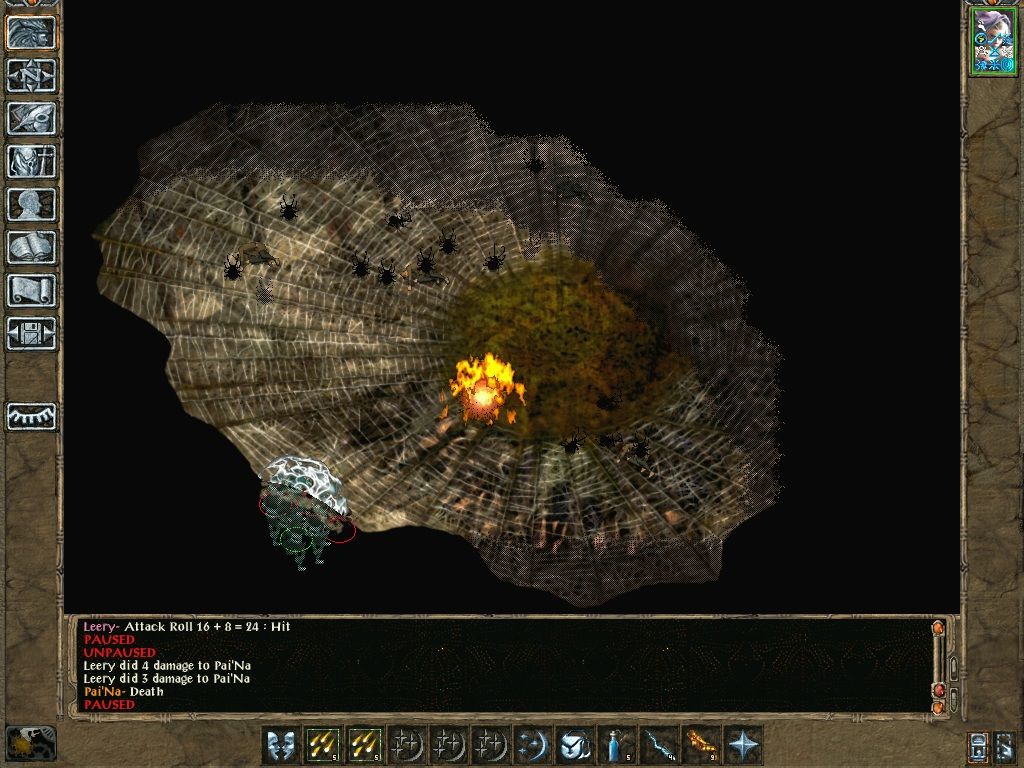Use the lightning wand quick item

pyautogui.click(x=660, y=745)
